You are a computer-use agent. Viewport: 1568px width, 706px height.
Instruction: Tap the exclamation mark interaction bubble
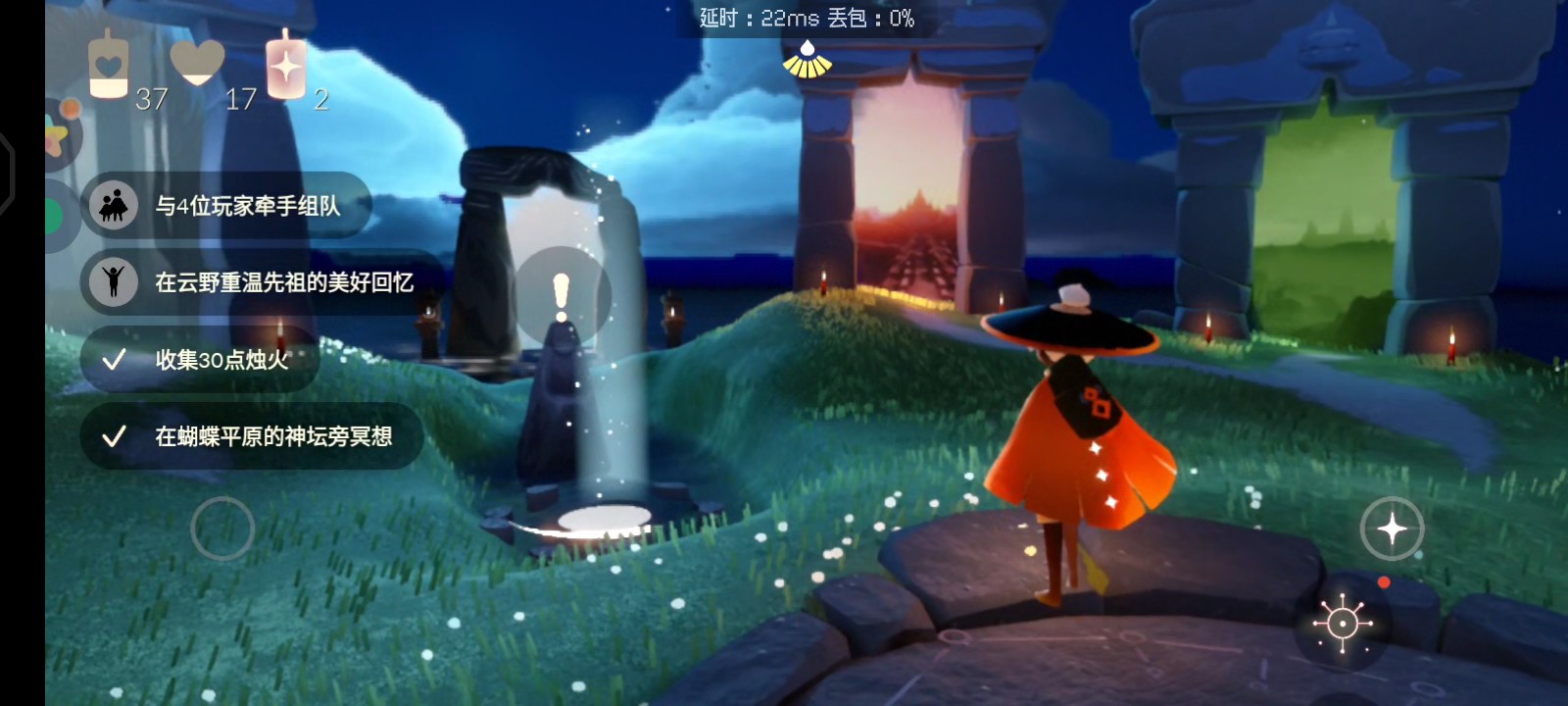tap(562, 297)
